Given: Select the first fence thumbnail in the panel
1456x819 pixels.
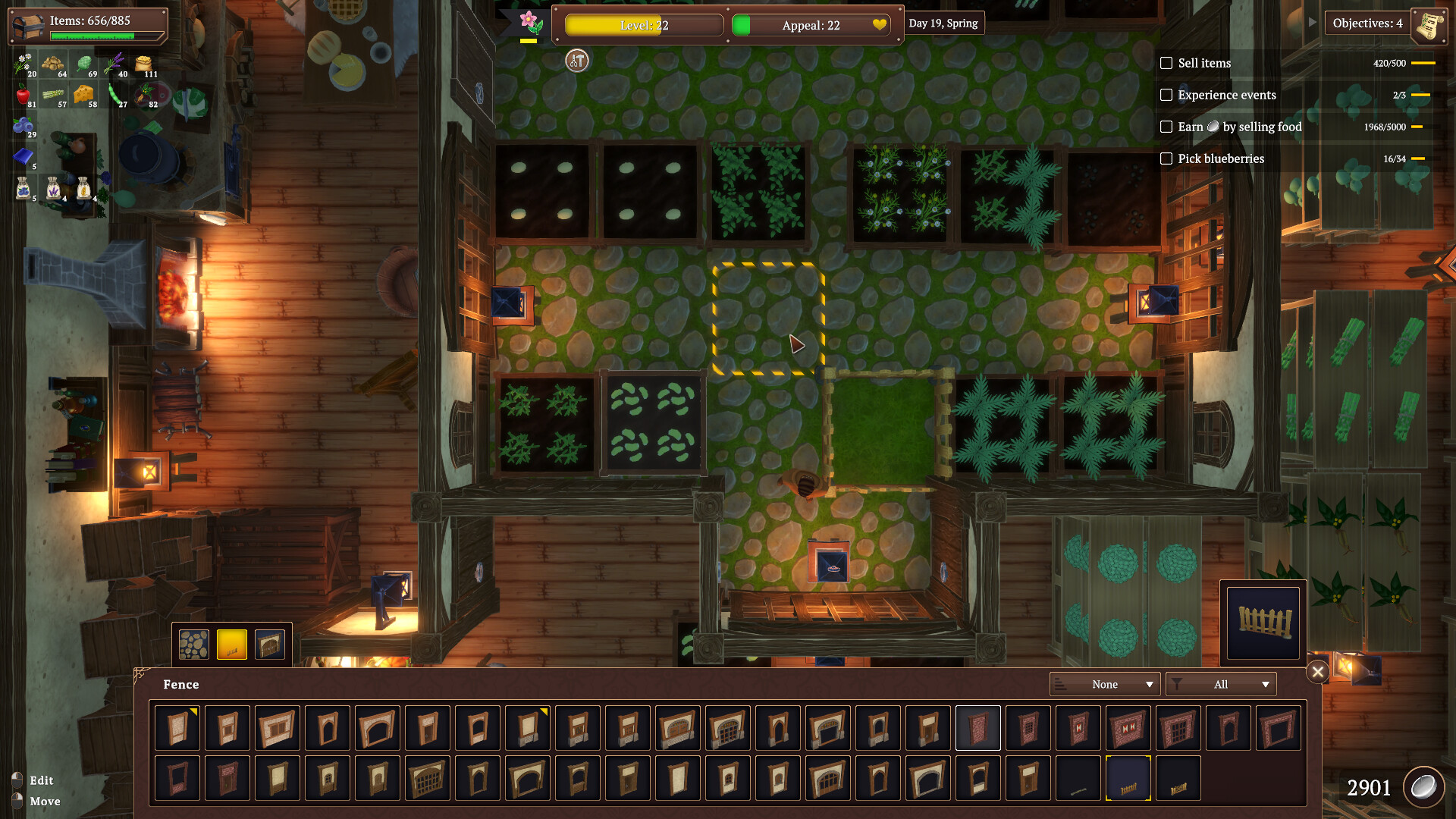Looking at the screenshot, I should click(177, 727).
